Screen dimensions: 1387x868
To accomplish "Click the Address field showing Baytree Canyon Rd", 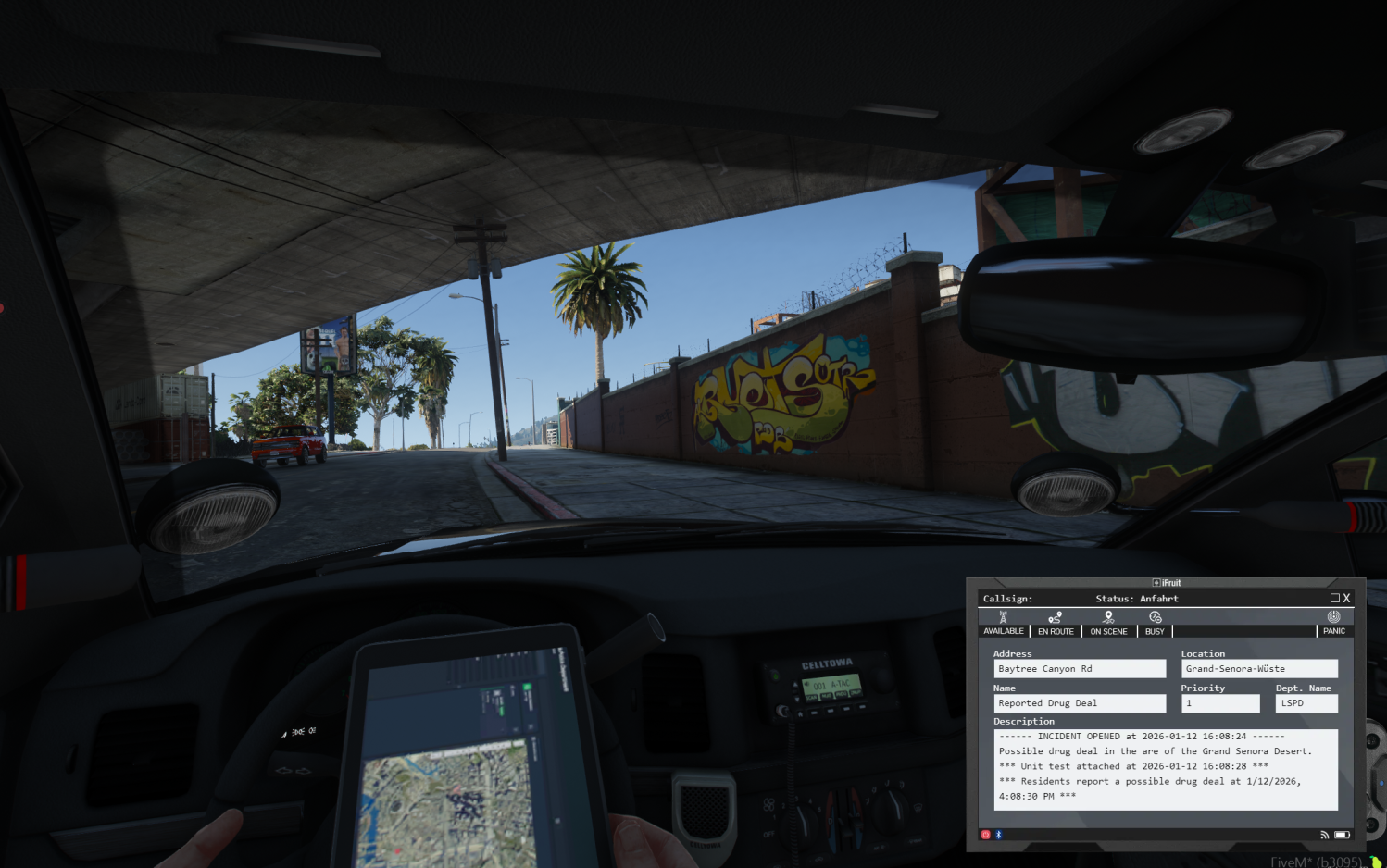I will pyautogui.click(x=1079, y=669).
